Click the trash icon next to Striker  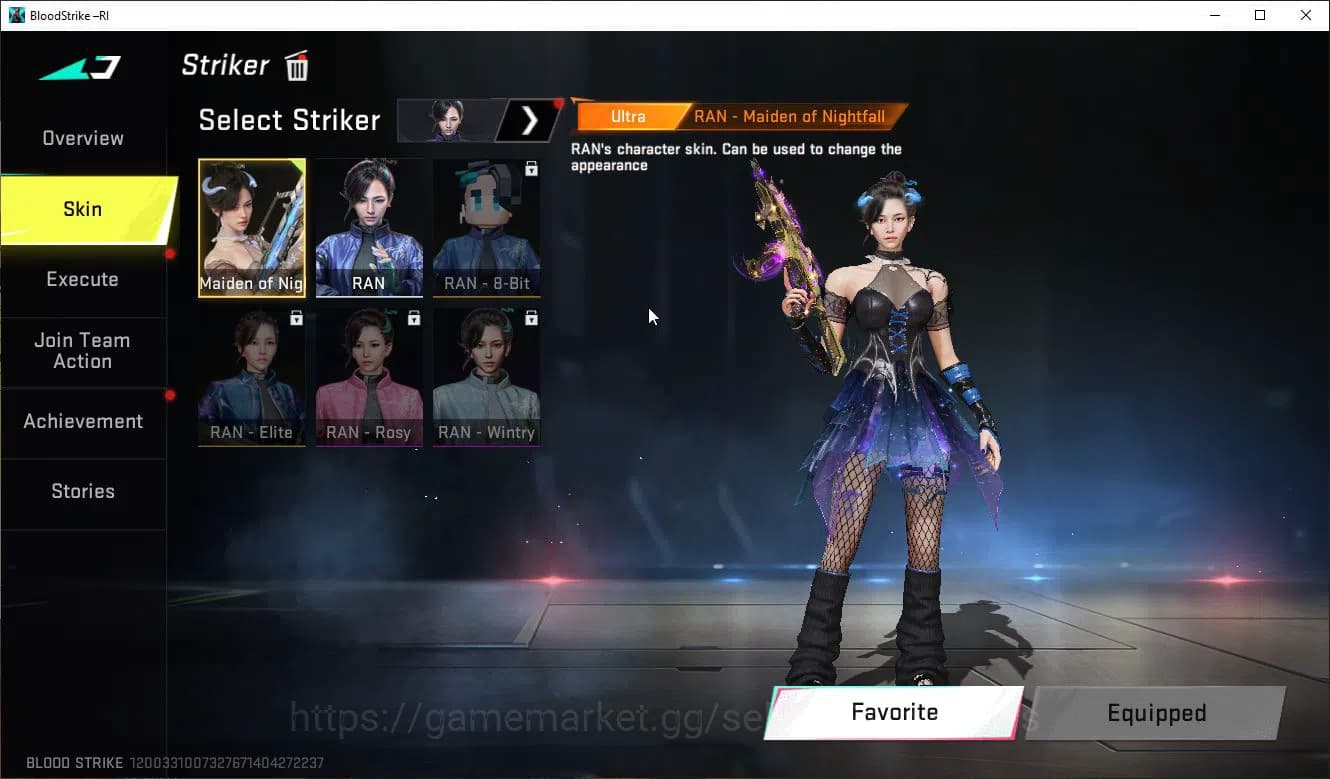[x=296, y=65]
